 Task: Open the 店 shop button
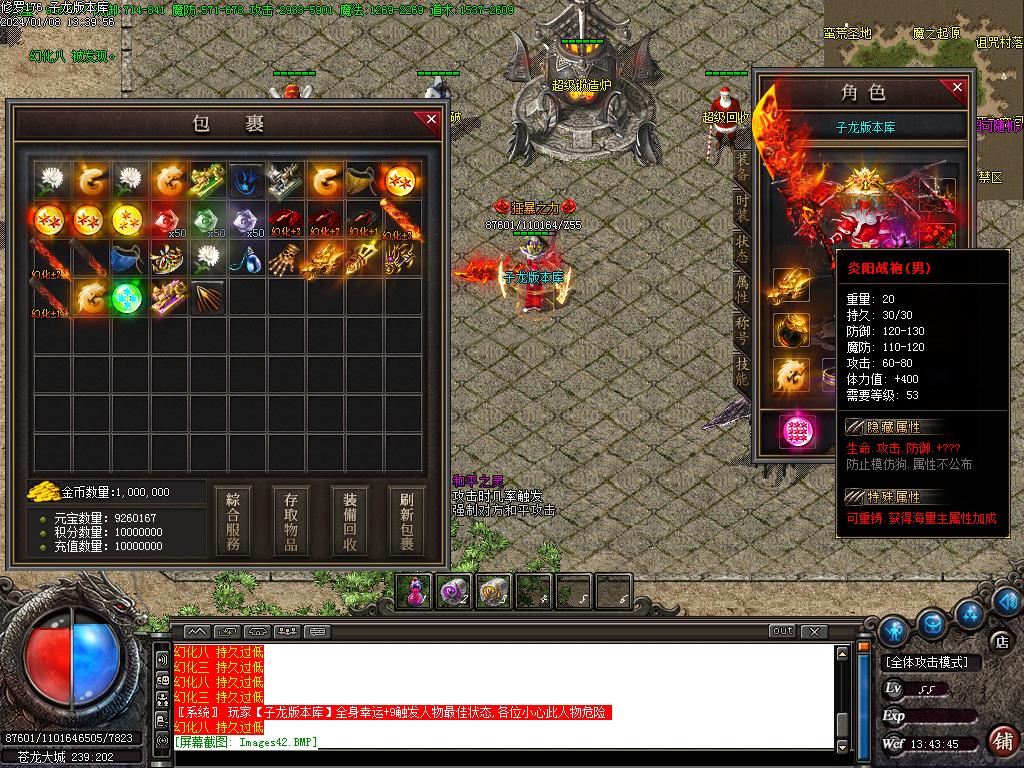[x=1001, y=640]
